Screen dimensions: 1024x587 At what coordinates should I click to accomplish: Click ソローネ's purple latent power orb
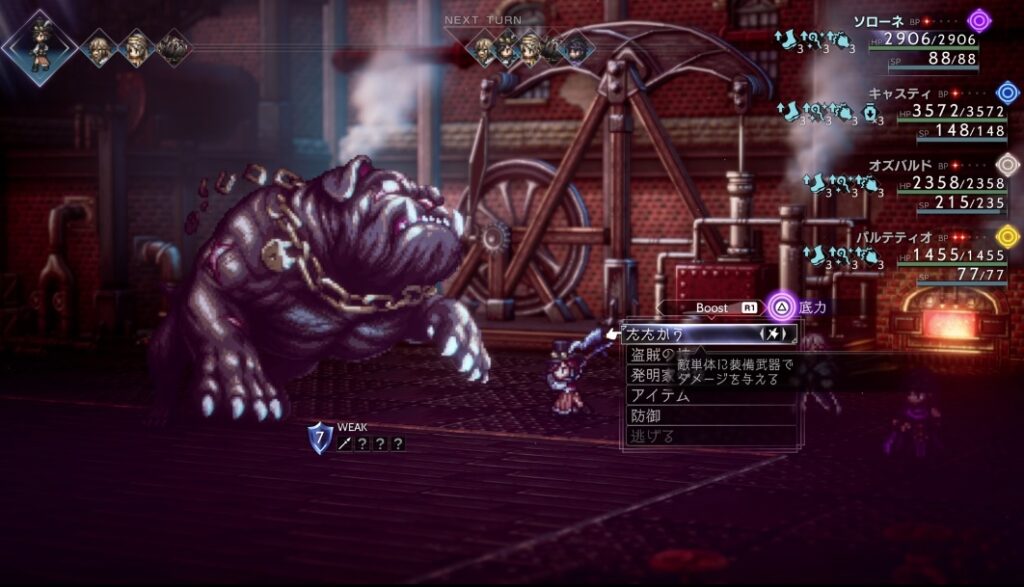pos(979,21)
